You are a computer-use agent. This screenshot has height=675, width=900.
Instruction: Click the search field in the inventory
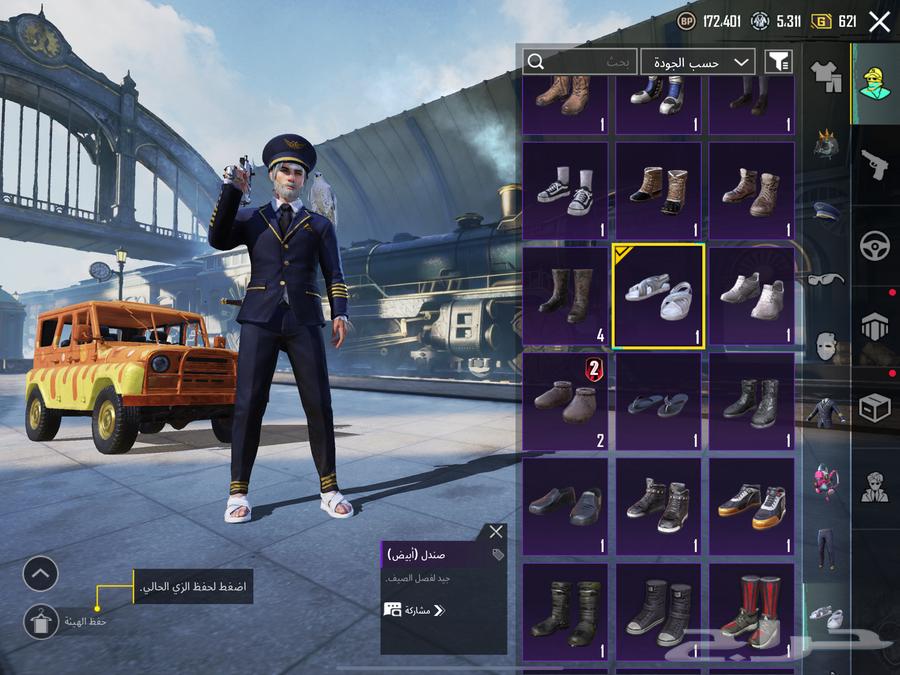point(580,62)
